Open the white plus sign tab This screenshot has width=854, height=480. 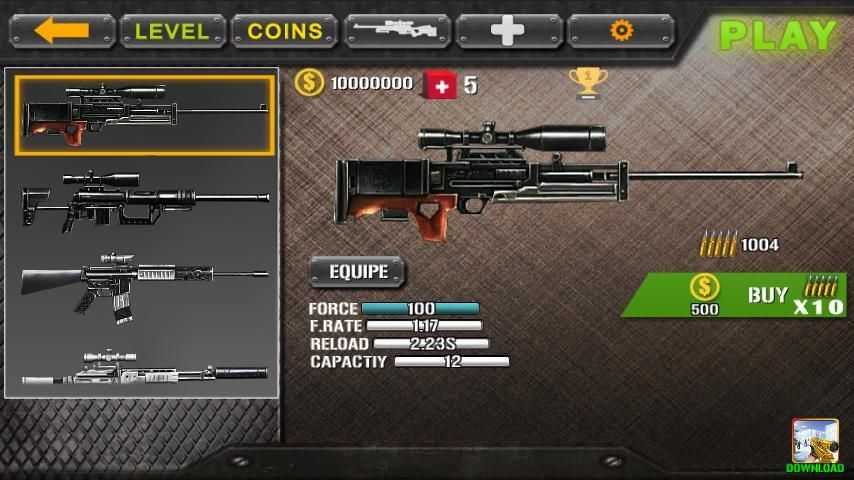(508, 31)
